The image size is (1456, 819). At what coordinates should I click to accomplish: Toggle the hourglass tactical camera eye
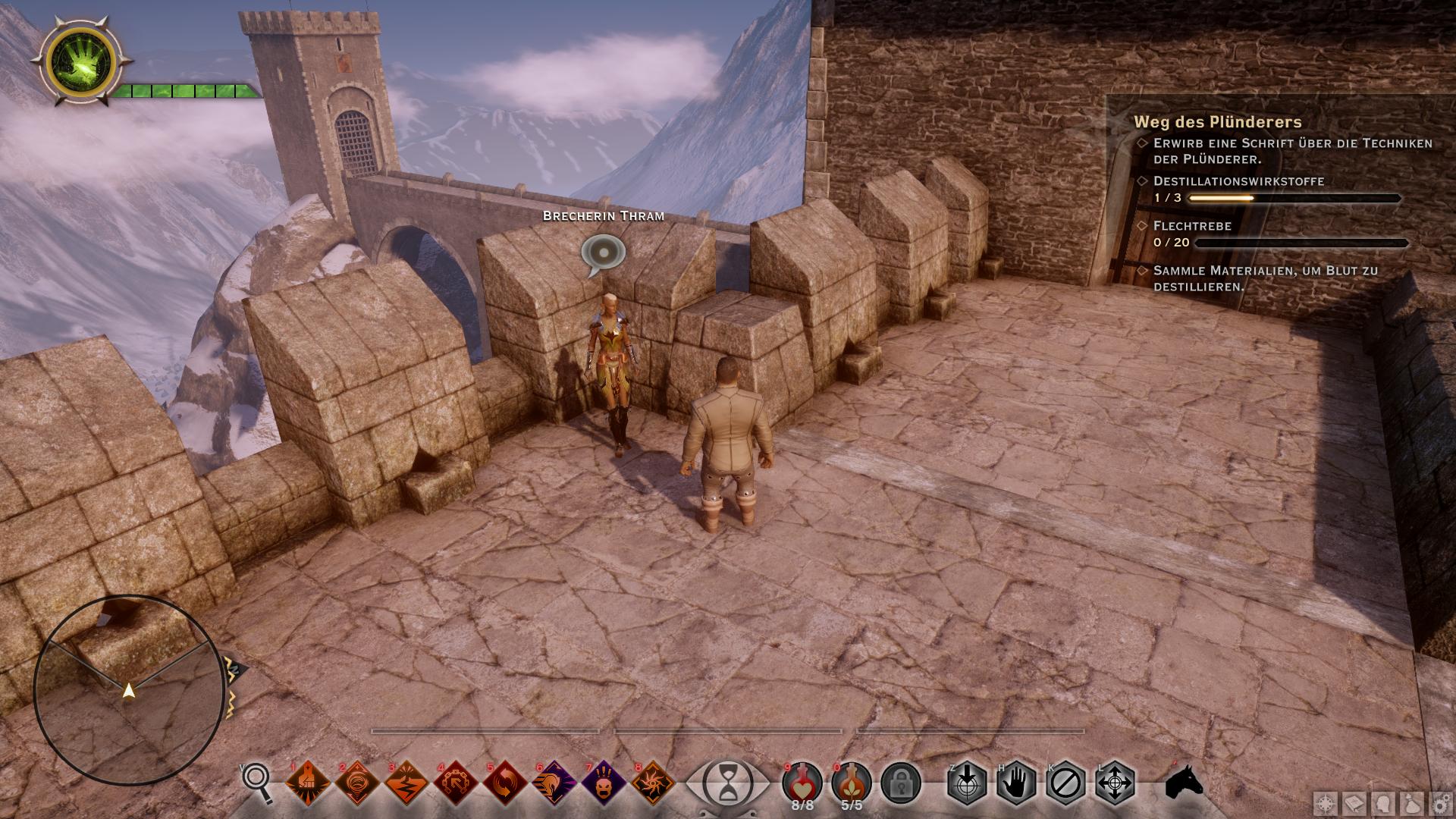click(727, 781)
